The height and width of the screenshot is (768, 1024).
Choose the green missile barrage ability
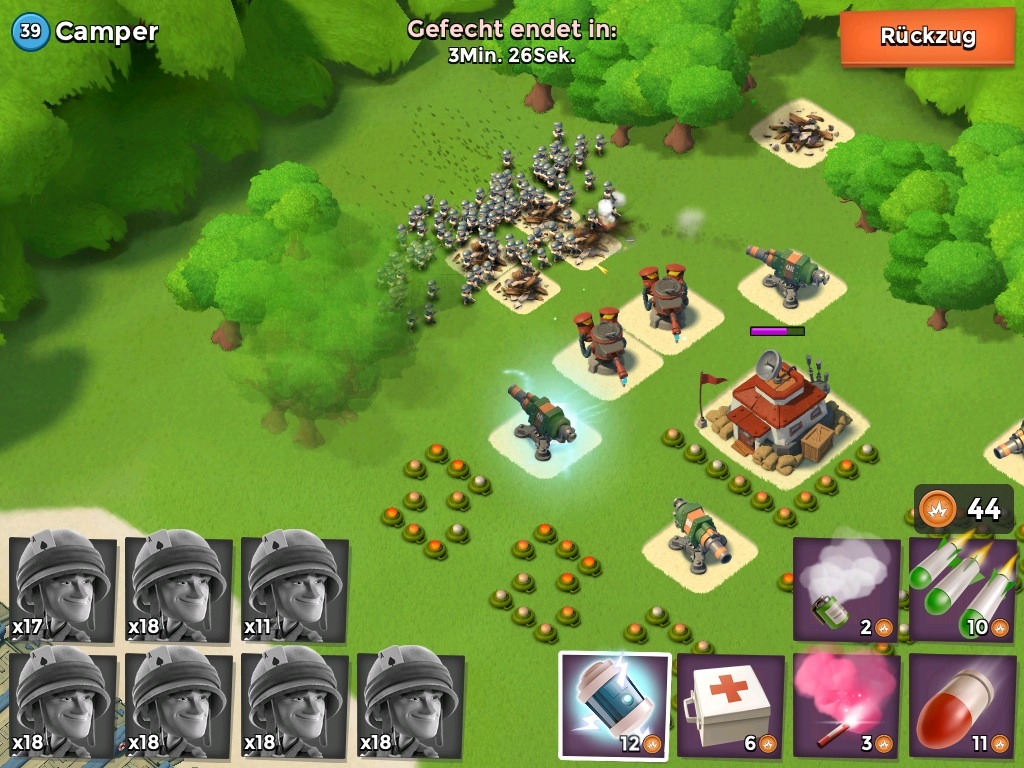pyautogui.click(x=961, y=590)
